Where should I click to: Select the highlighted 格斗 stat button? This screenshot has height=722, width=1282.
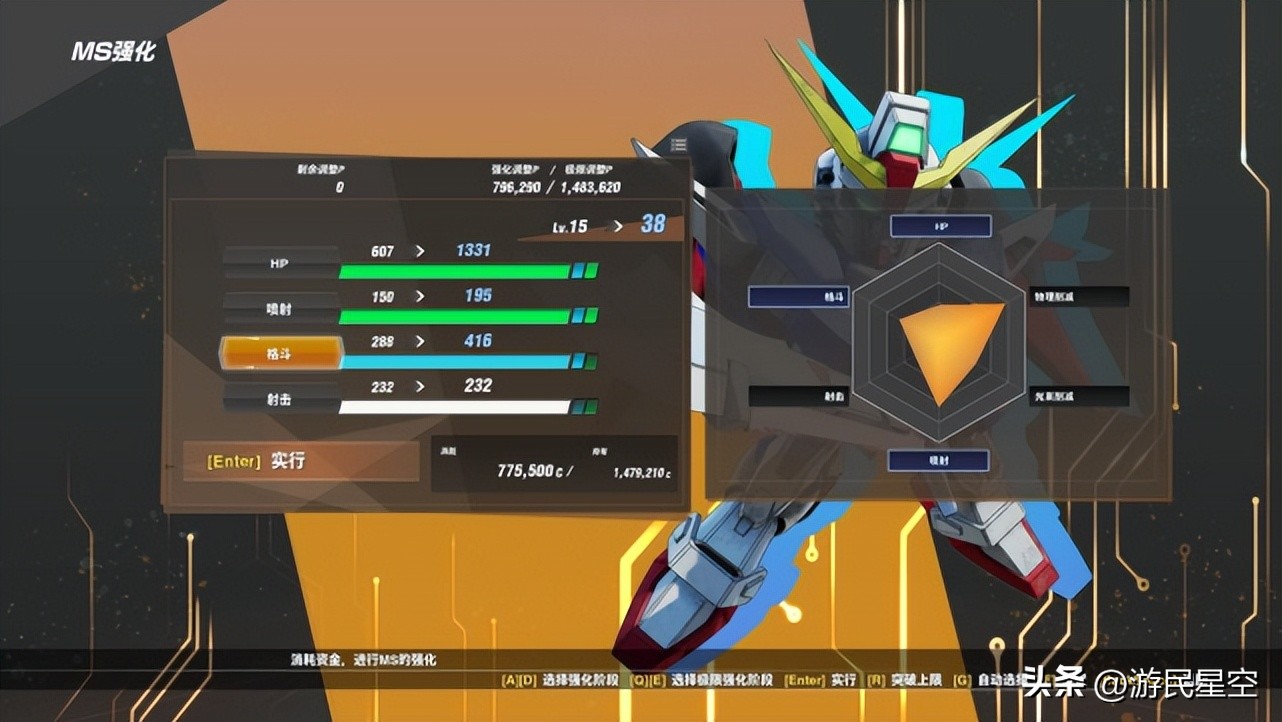tap(281, 353)
